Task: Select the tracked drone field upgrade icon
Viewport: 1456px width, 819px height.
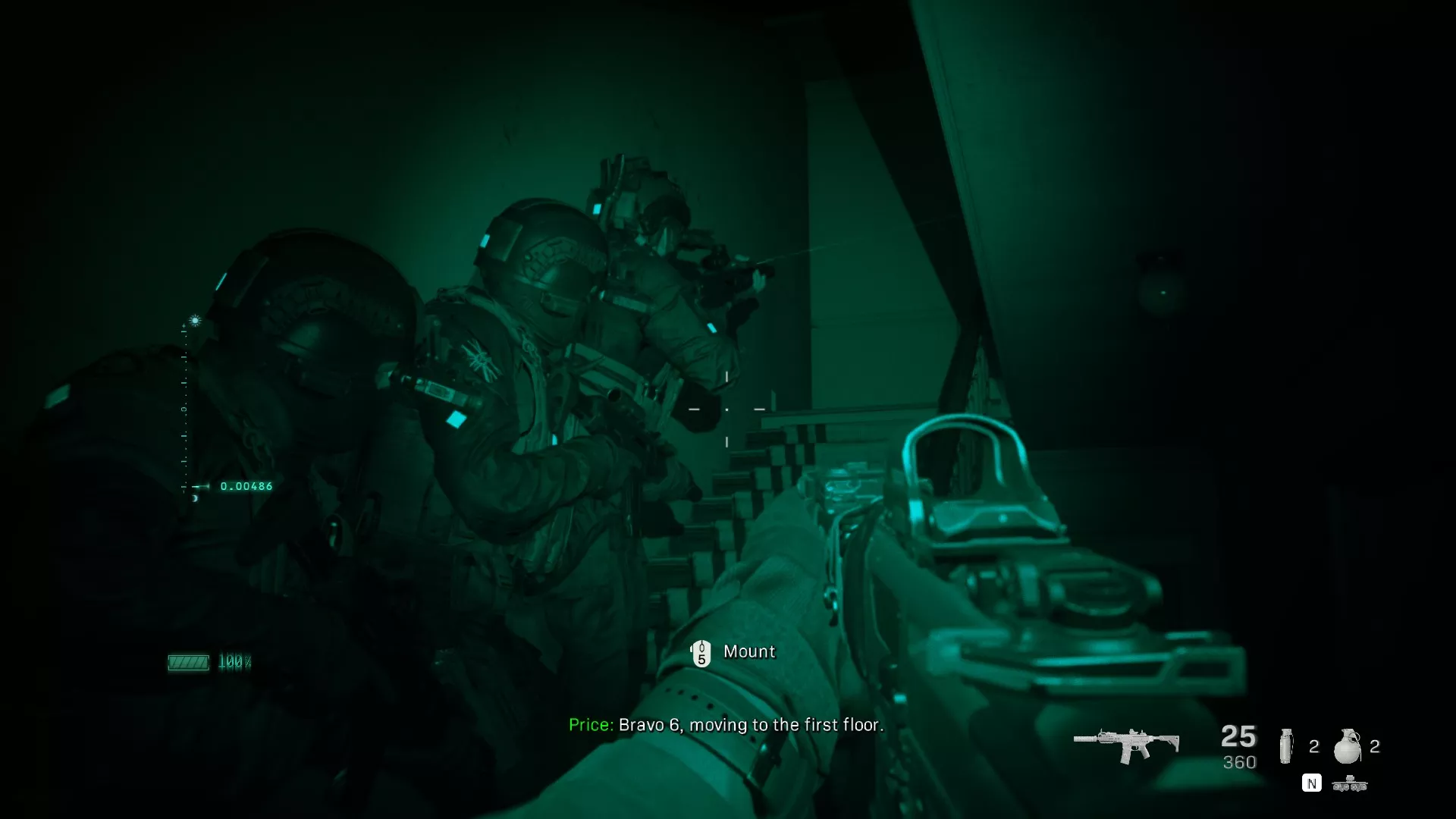Action: (1350, 783)
